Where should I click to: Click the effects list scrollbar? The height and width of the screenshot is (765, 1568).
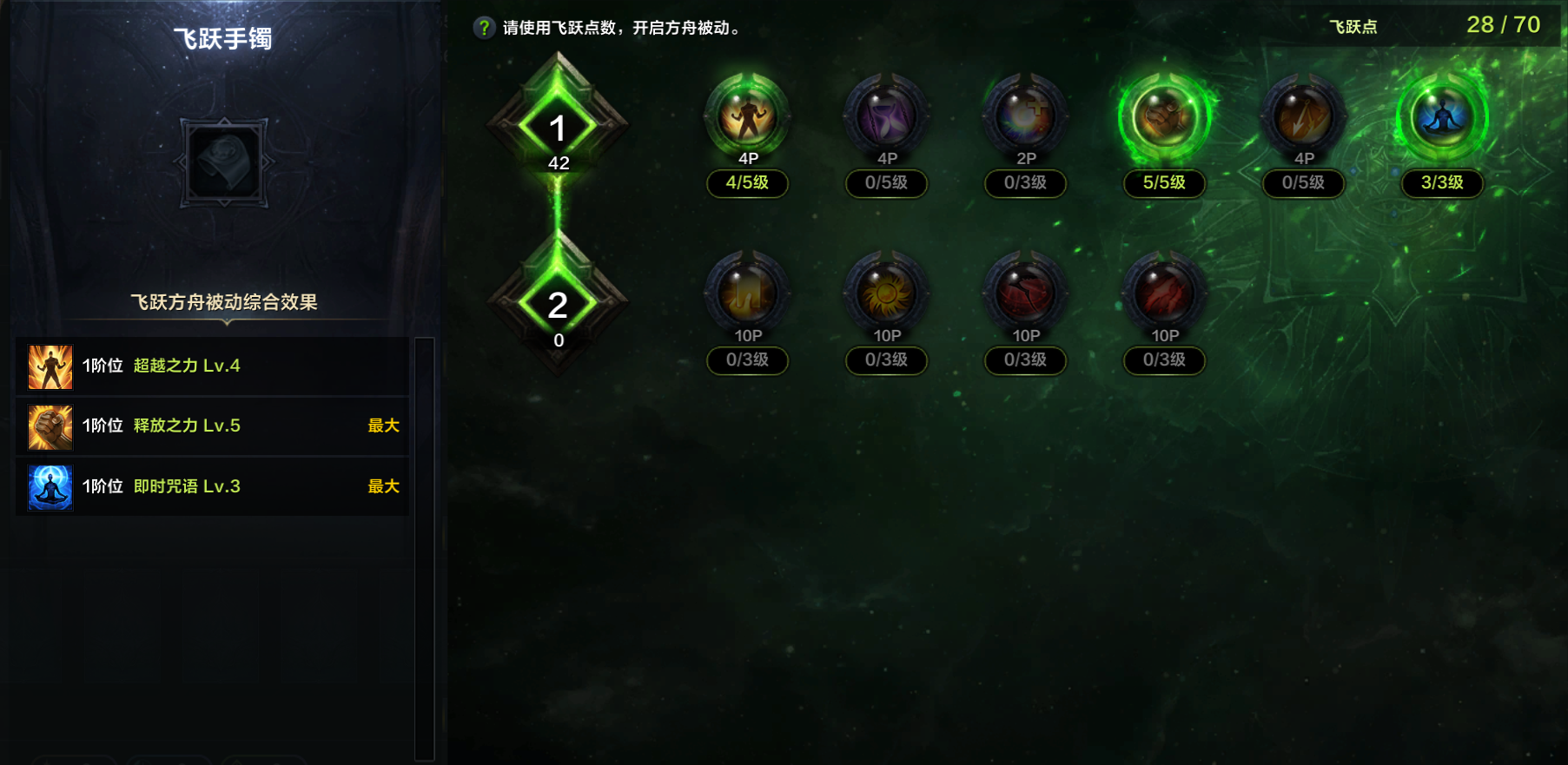coord(424,547)
